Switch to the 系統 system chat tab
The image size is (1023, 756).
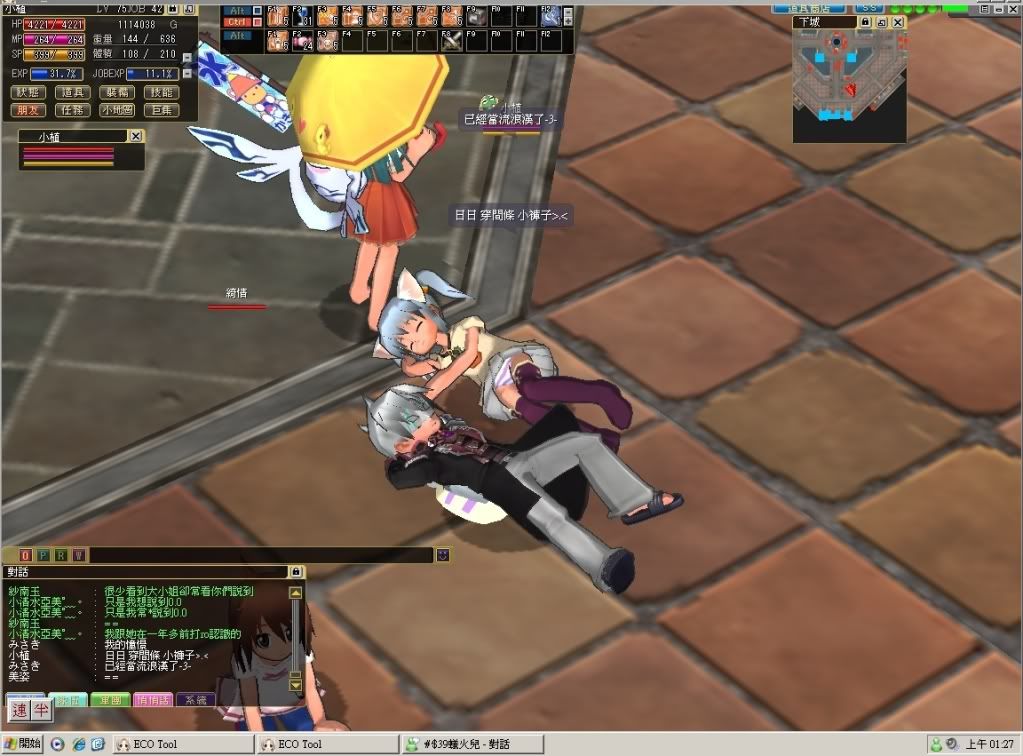pyautogui.click(x=195, y=700)
